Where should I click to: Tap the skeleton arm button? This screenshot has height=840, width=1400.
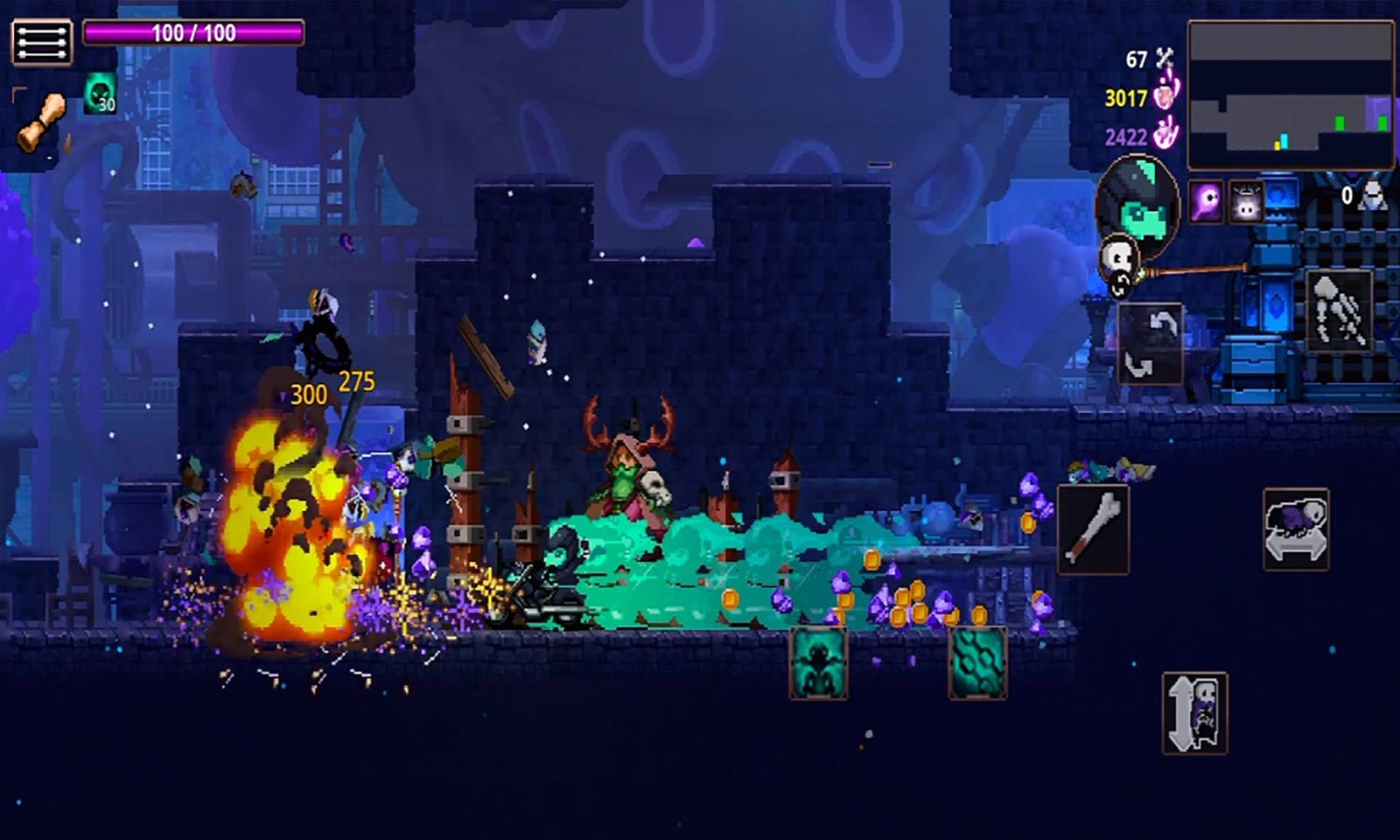(x=1339, y=311)
